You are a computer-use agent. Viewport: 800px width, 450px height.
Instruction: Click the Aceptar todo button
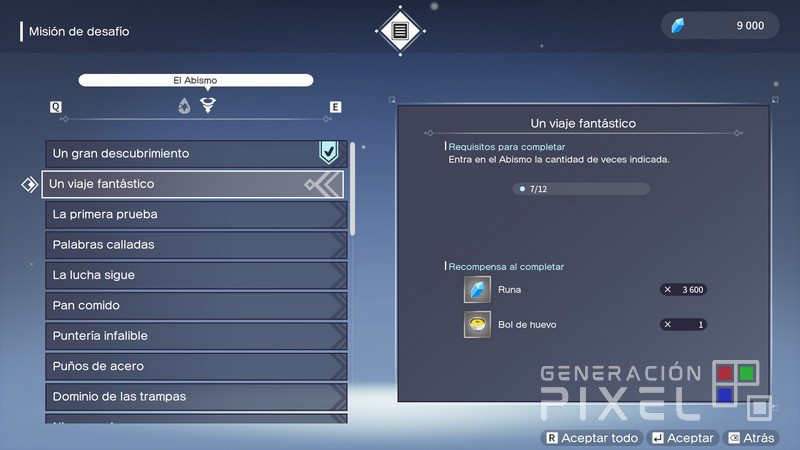coord(590,438)
